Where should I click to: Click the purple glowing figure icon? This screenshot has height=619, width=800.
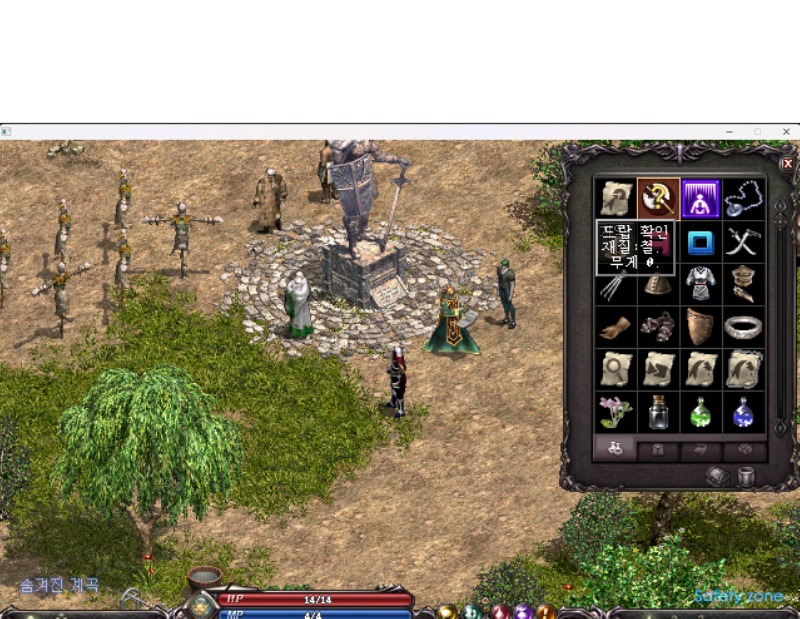(700, 198)
